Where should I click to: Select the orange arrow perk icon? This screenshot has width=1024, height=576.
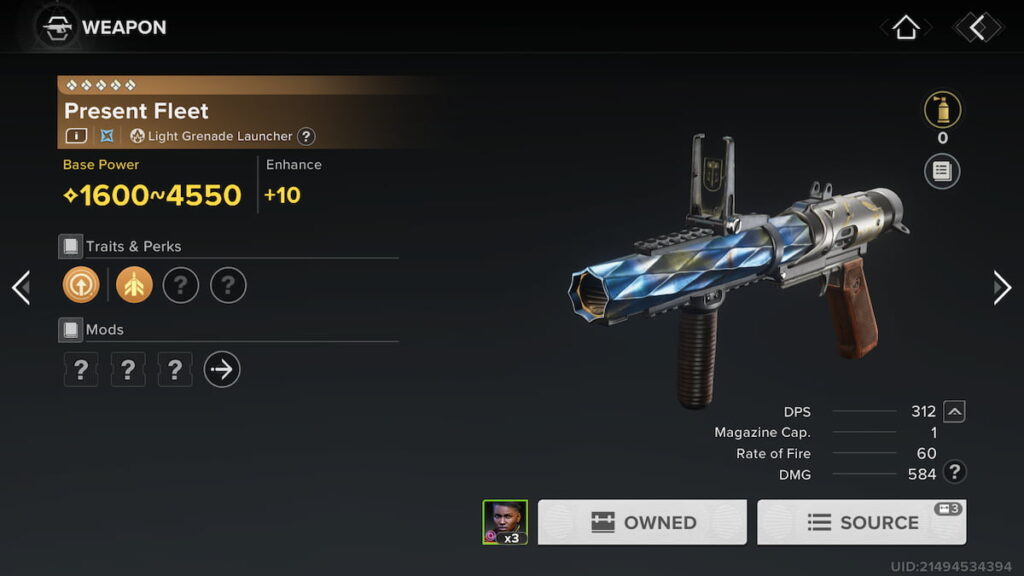[x=134, y=286]
